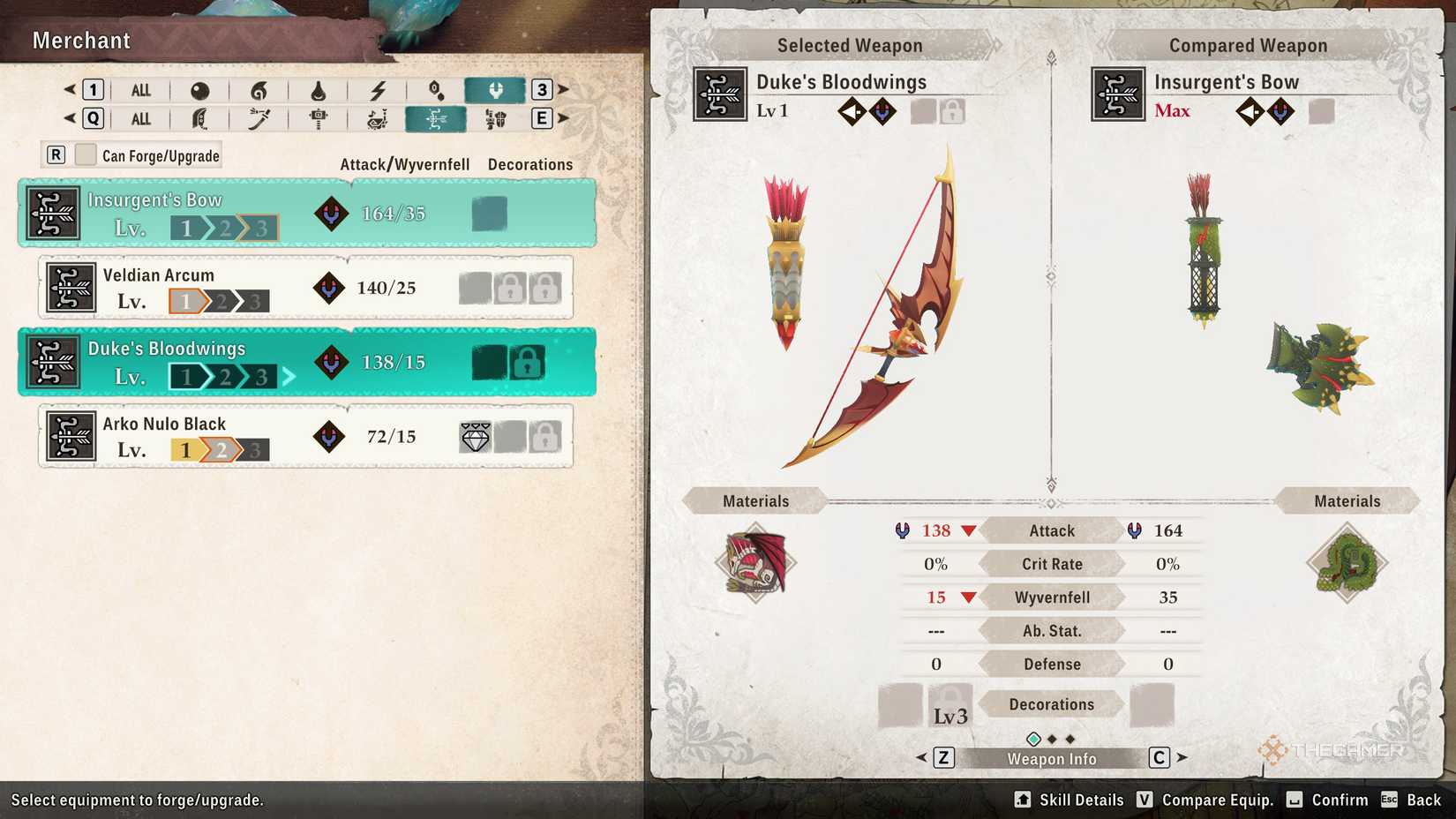Image resolution: width=1456 pixels, height=819 pixels.
Task: Click the hammer weapon type filter icon
Action: tap(316, 118)
